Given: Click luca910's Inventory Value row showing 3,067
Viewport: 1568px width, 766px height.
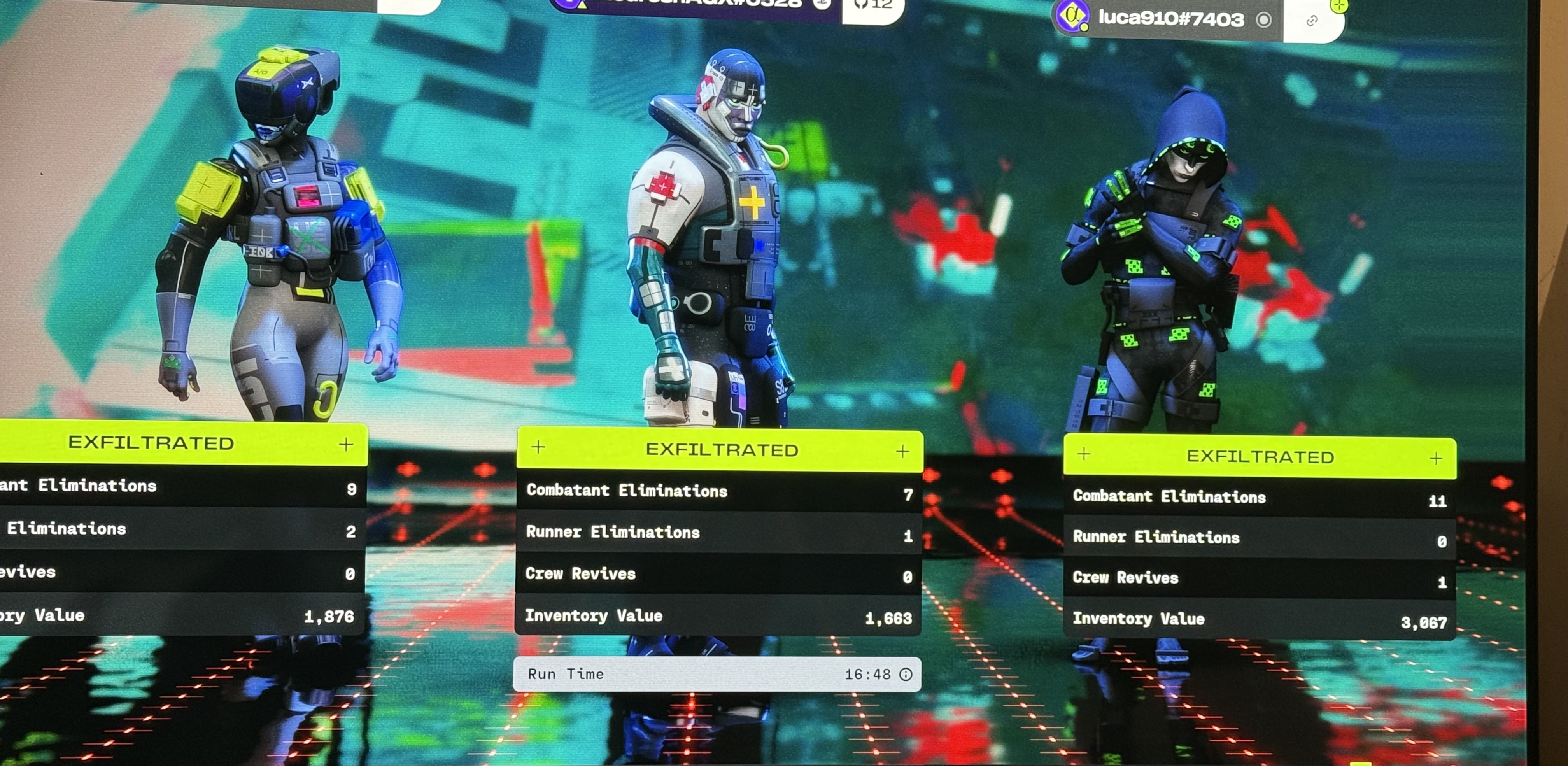Looking at the screenshot, I should (x=1259, y=620).
